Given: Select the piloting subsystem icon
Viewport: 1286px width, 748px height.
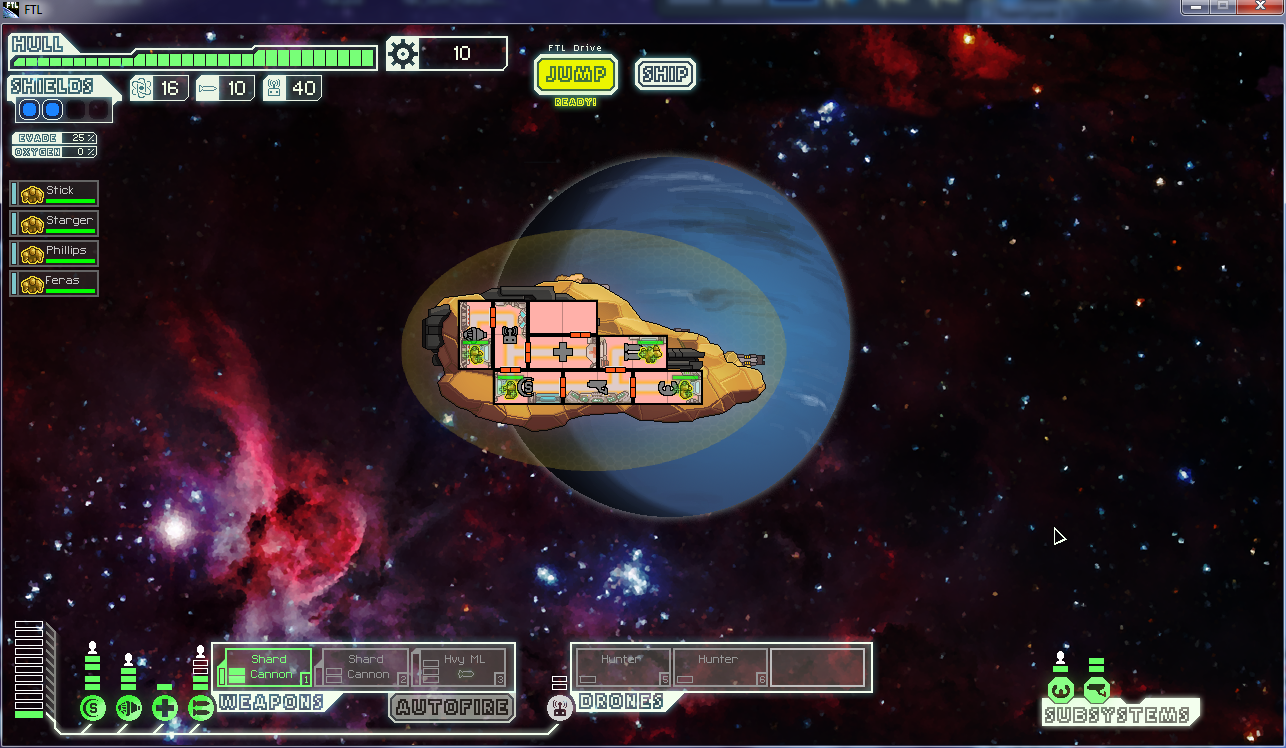Looking at the screenshot, I should (x=1060, y=690).
